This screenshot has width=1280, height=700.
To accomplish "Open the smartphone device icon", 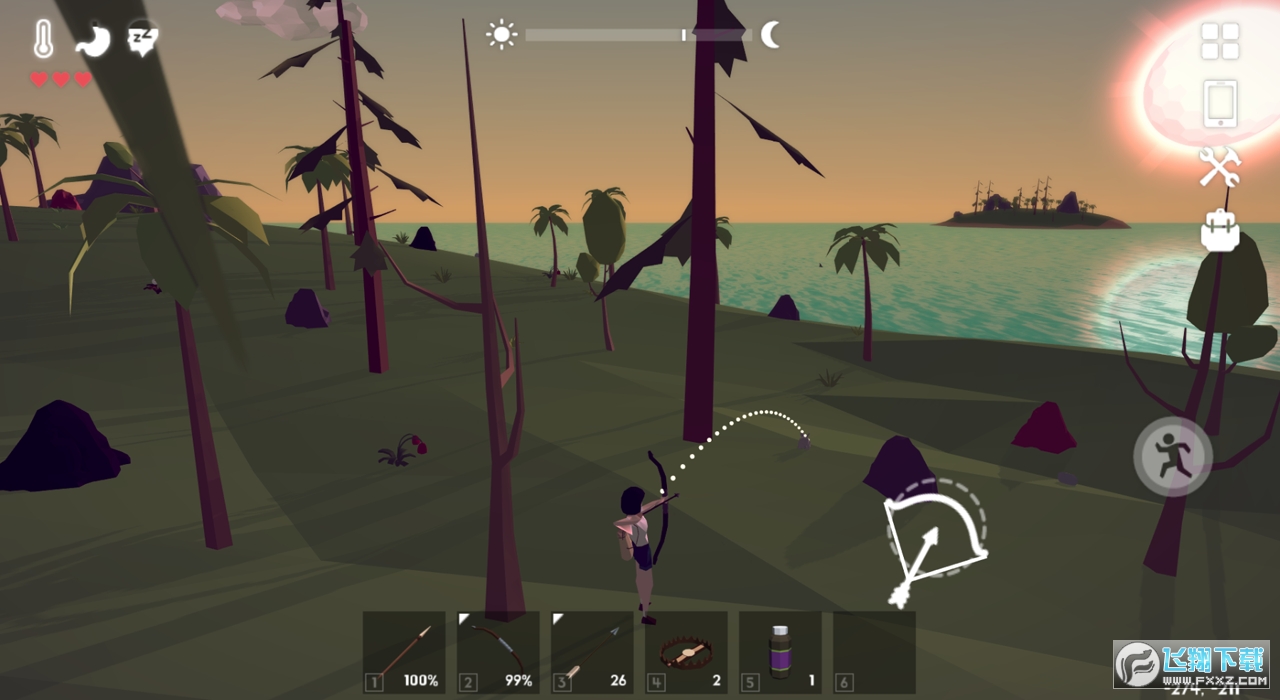I will tap(1220, 103).
